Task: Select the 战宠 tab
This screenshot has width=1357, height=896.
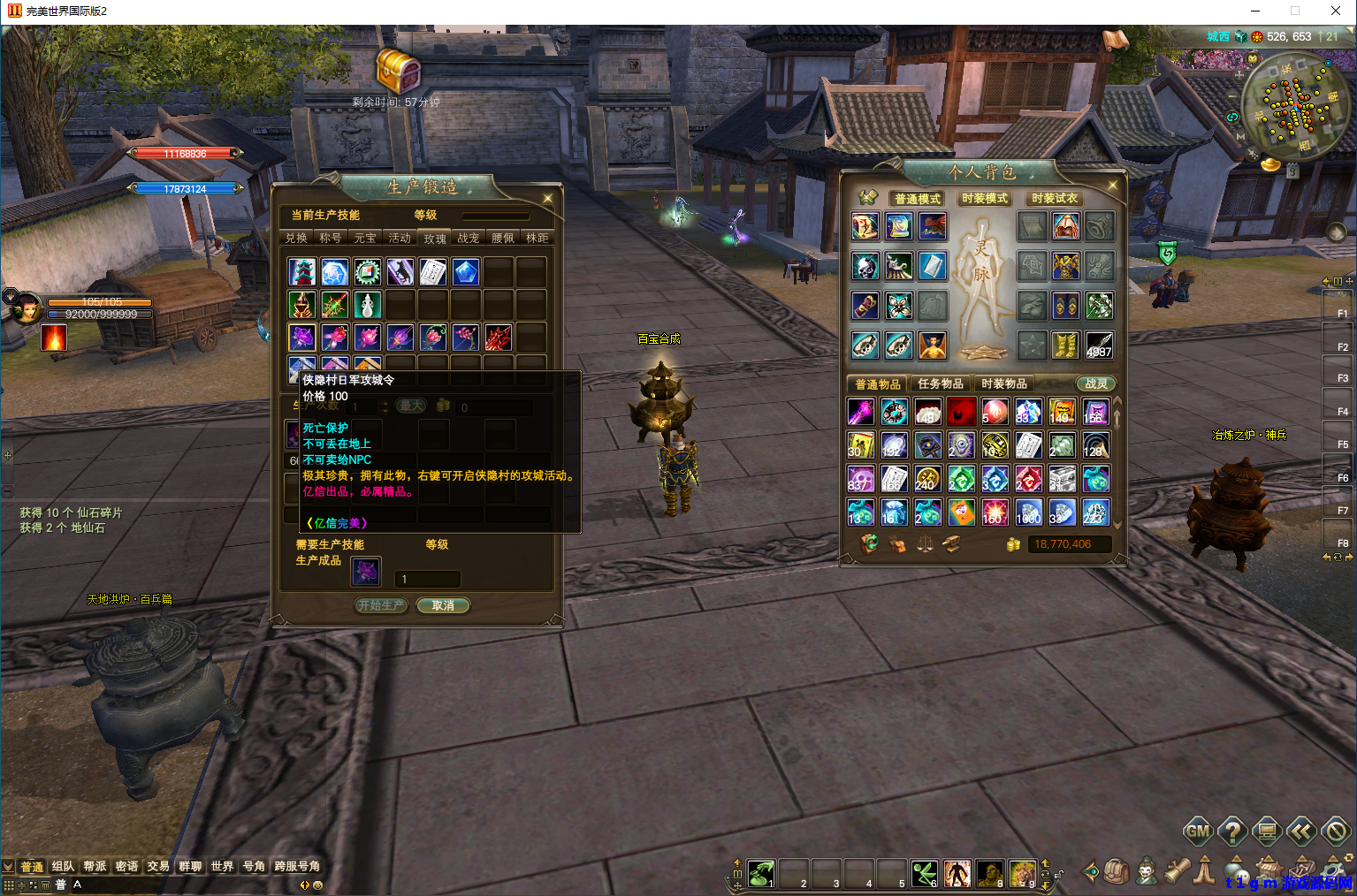Action: tap(469, 238)
